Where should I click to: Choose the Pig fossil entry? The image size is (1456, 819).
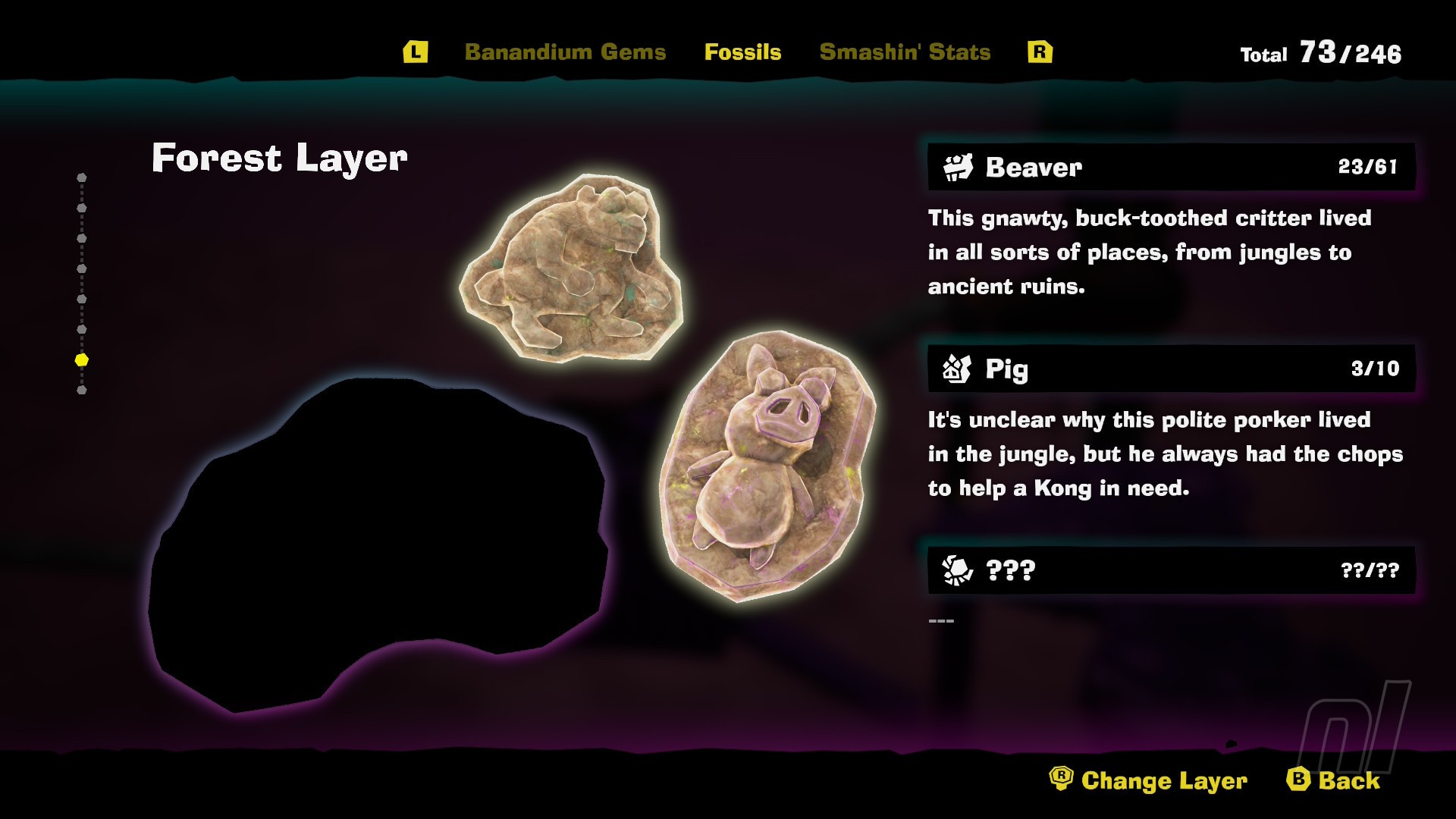coord(1171,369)
